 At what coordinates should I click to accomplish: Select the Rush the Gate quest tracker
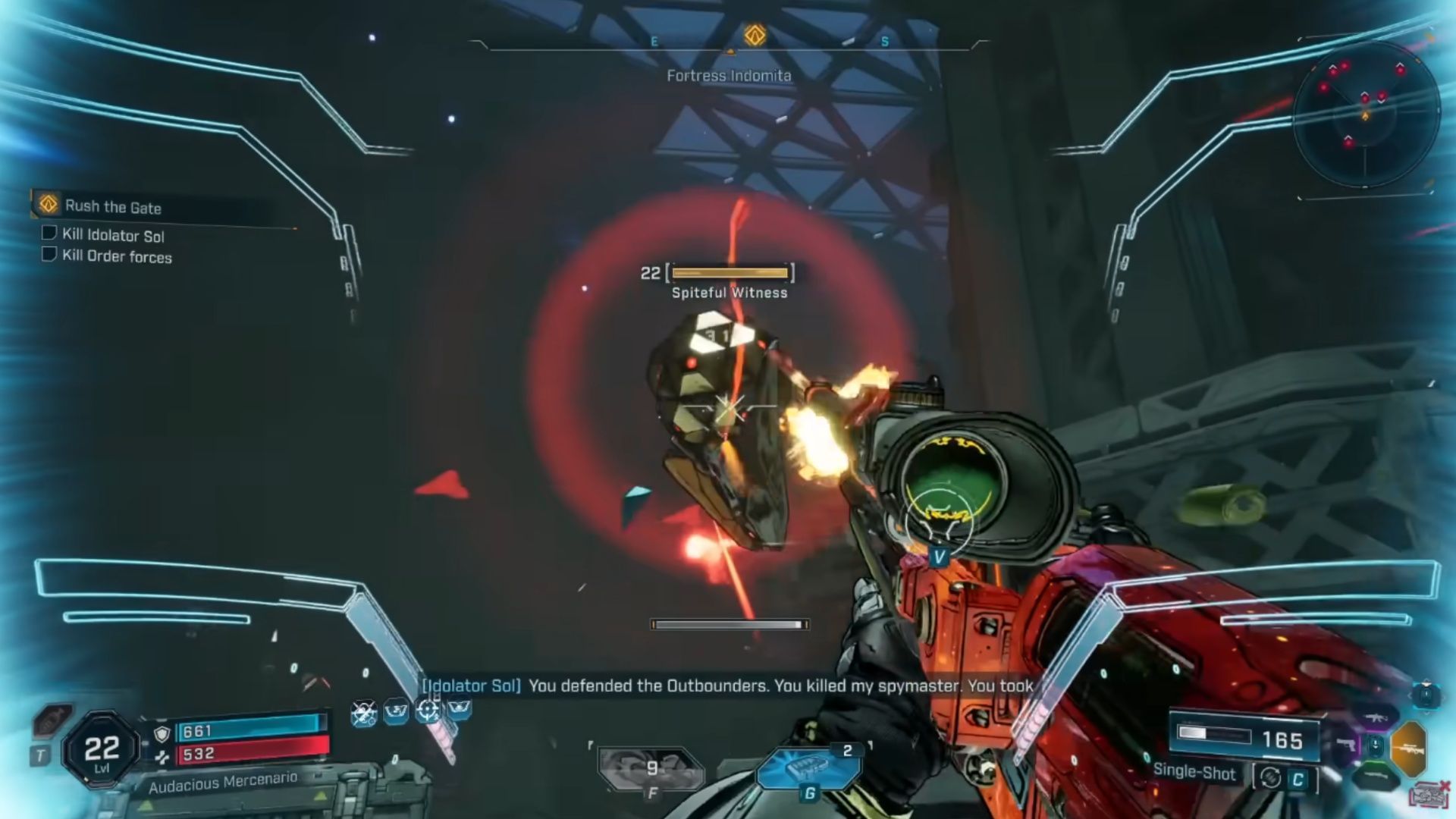[x=112, y=206]
